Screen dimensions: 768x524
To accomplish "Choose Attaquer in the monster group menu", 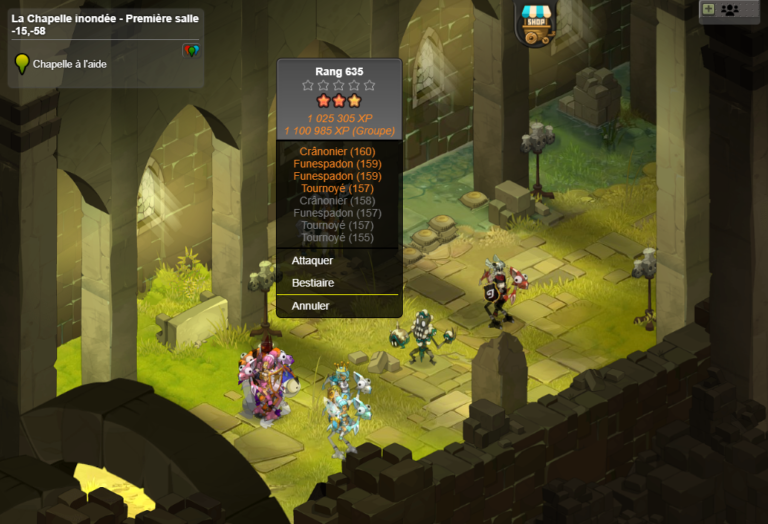I will tap(312, 260).
